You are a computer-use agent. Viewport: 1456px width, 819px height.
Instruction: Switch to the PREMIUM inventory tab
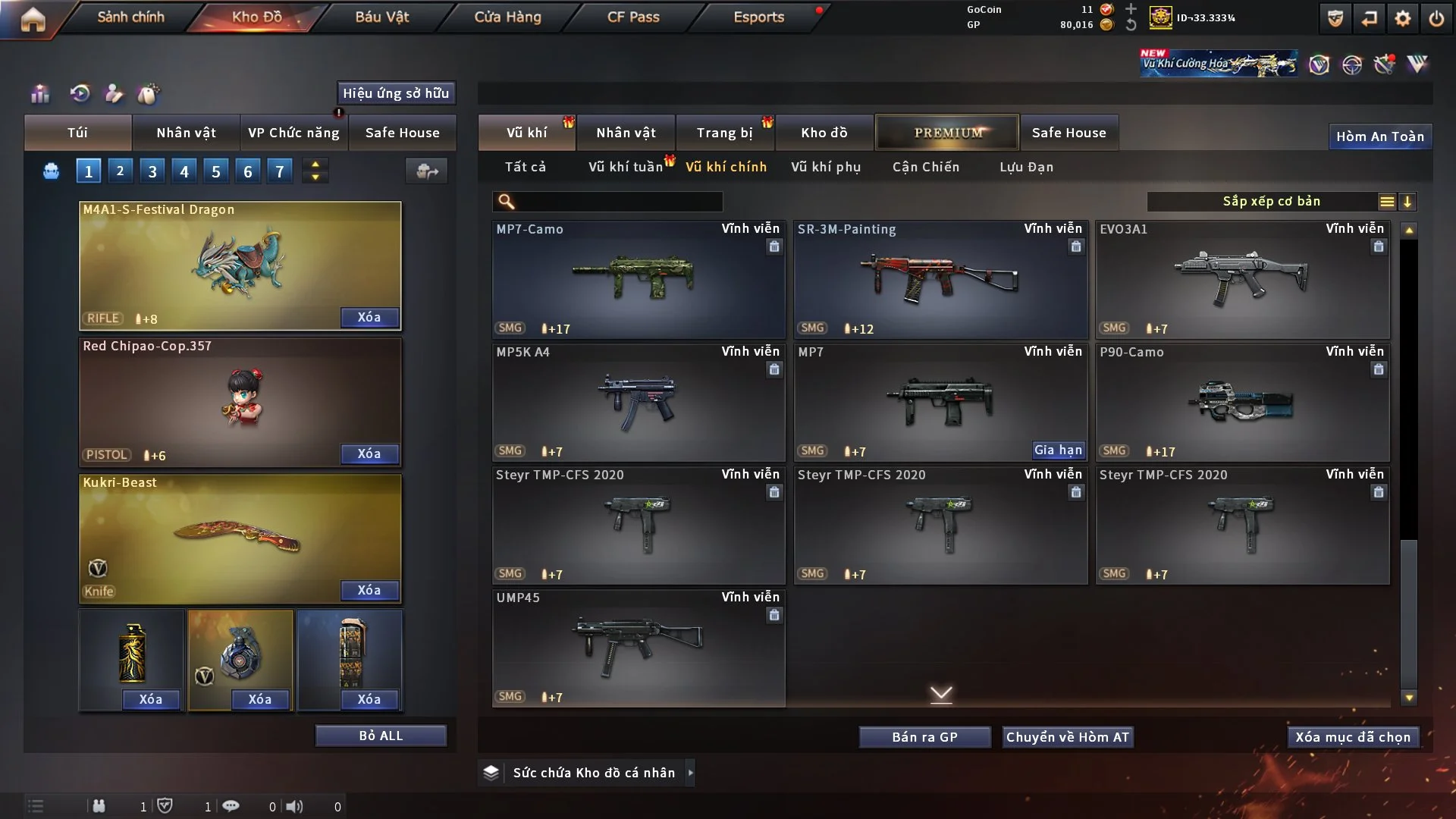click(947, 133)
